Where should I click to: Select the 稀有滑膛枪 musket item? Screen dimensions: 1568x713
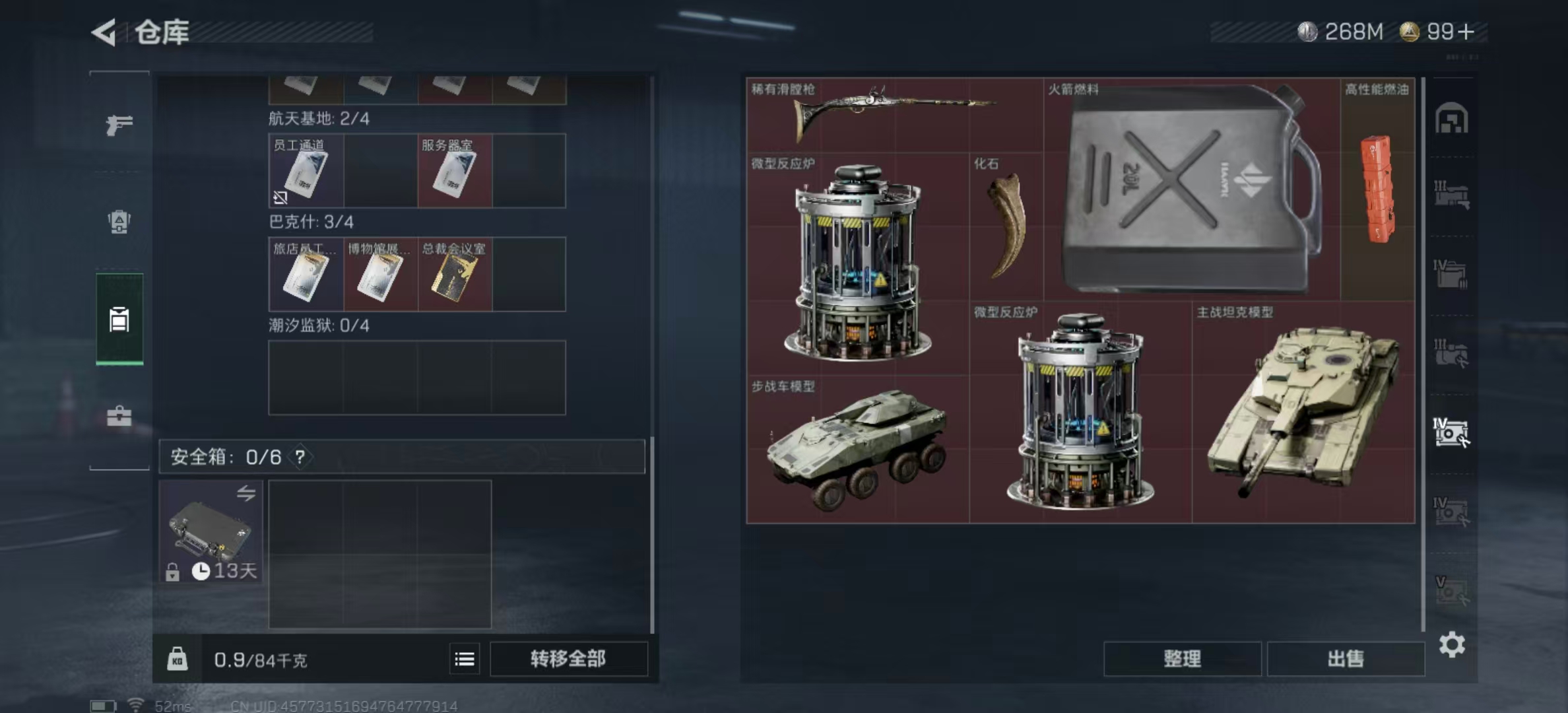coord(894,115)
